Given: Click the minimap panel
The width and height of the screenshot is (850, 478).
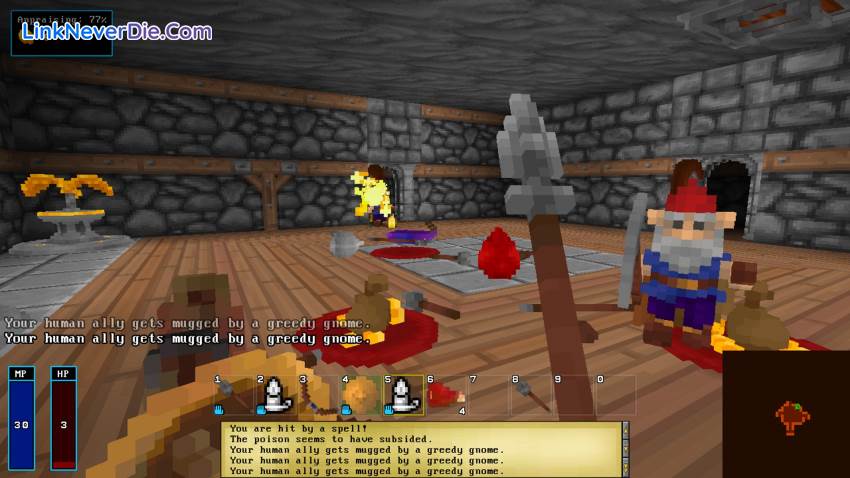Looking at the screenshot, I should [x=786, y=414].
